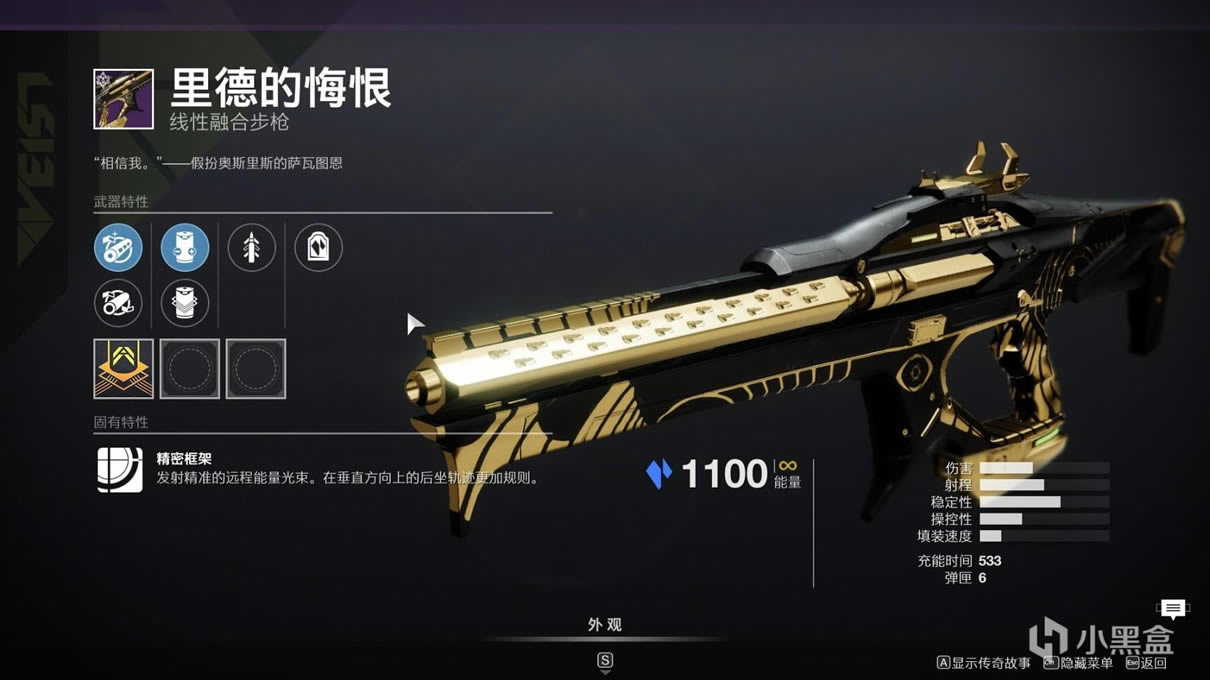Inspect the tombstone-shaped perk with diamond

(318, 248)
